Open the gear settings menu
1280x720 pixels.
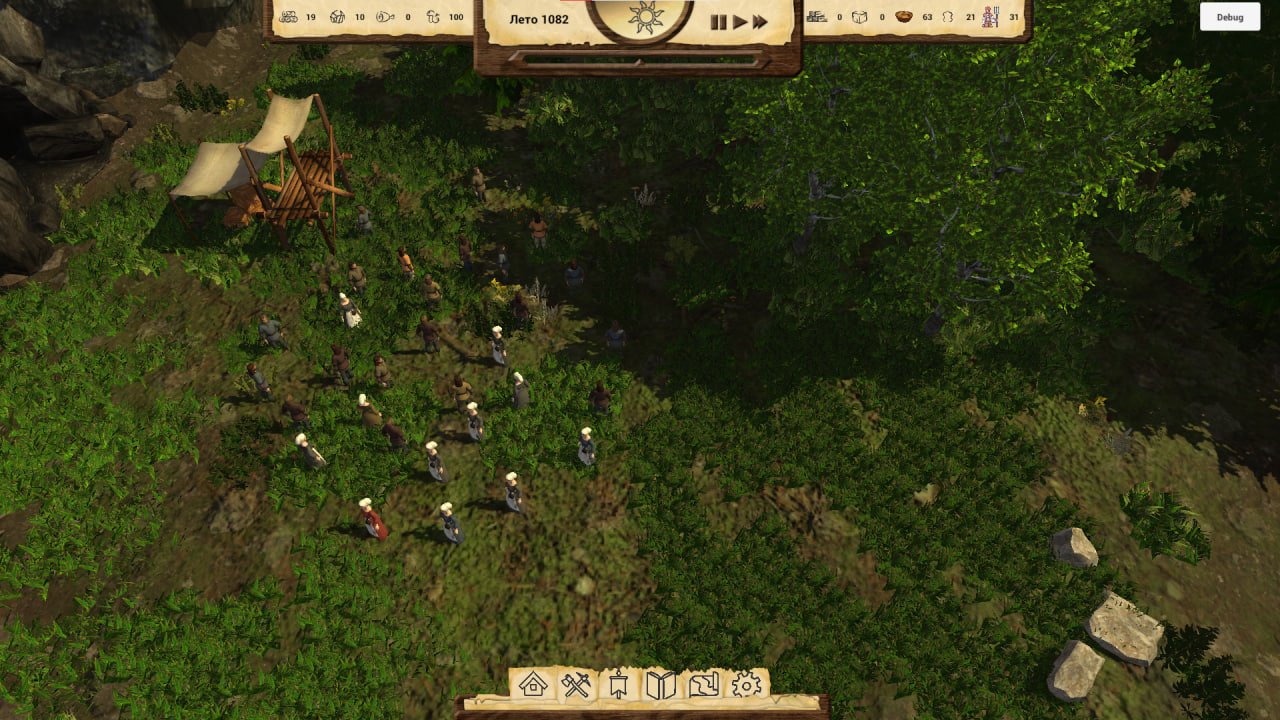747,685
